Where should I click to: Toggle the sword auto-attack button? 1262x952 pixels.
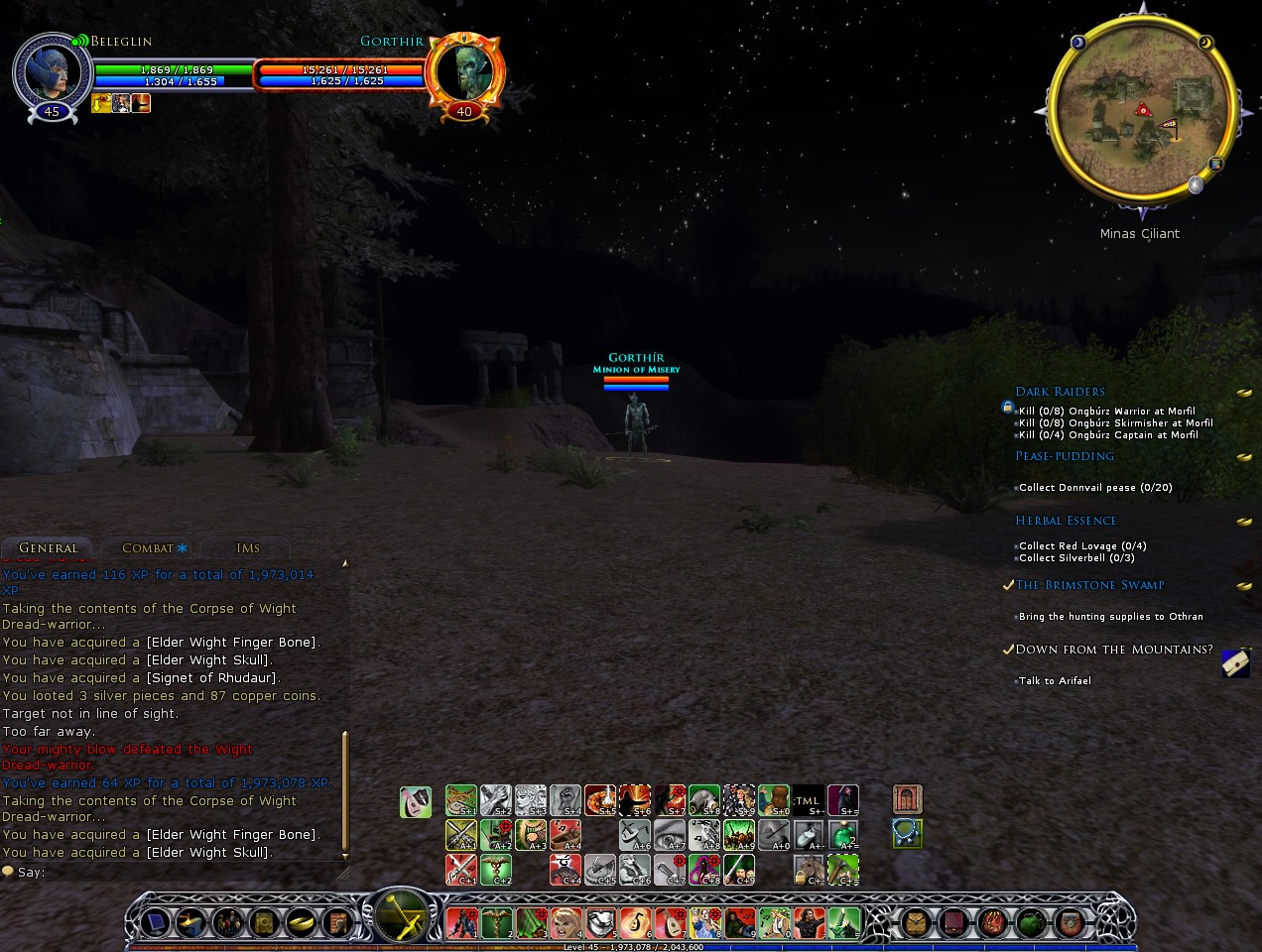401,915
